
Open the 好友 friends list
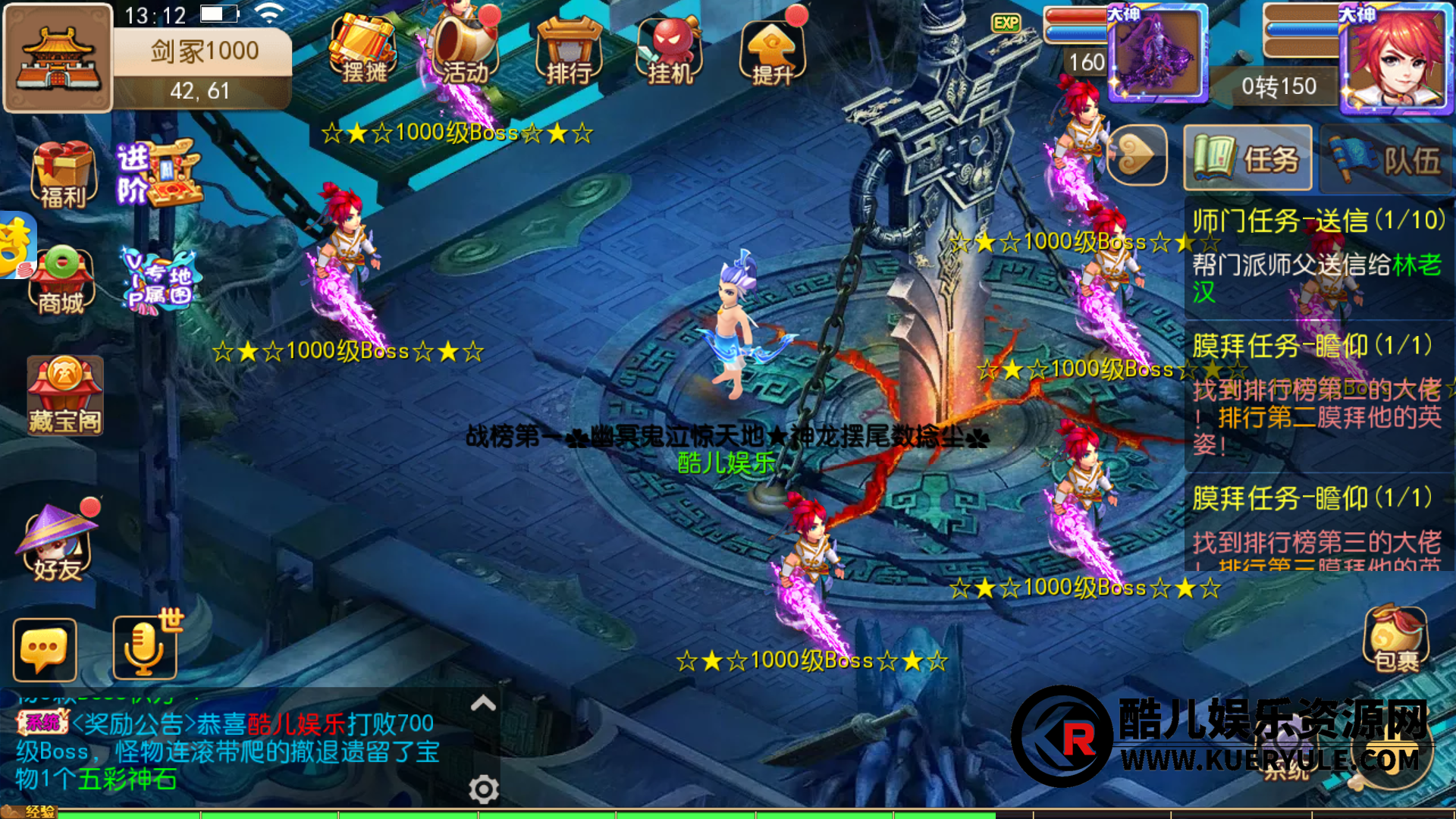[x=58, y=541]
